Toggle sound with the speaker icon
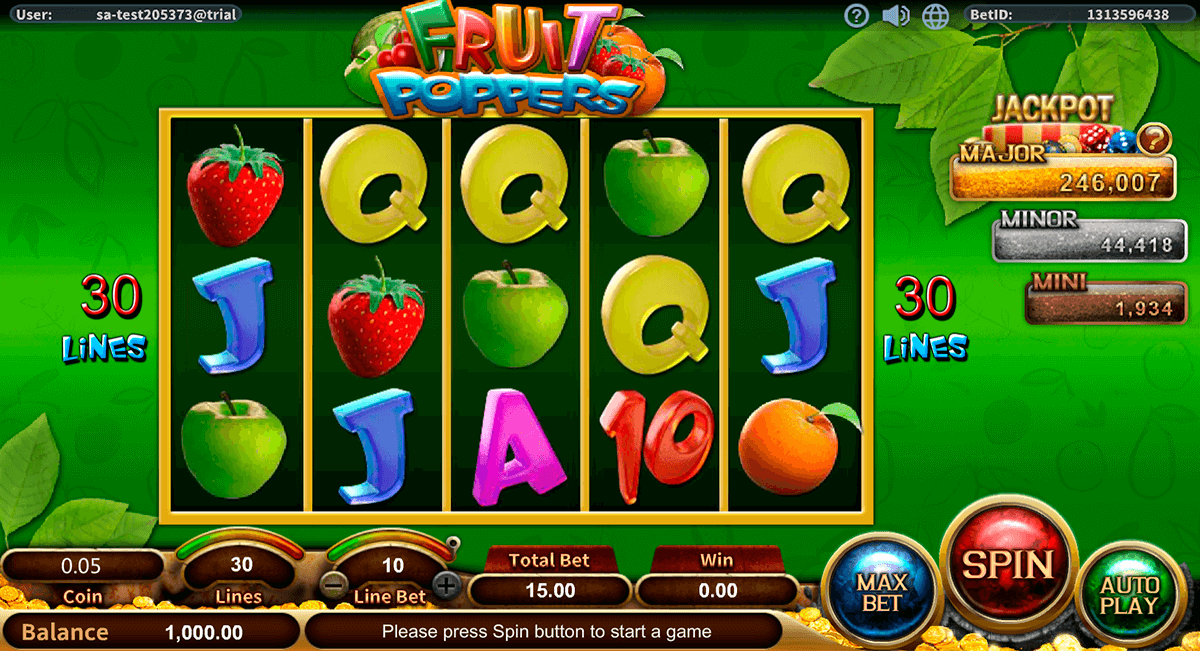This screenshot has height=651, width=1200. point(895,15)
